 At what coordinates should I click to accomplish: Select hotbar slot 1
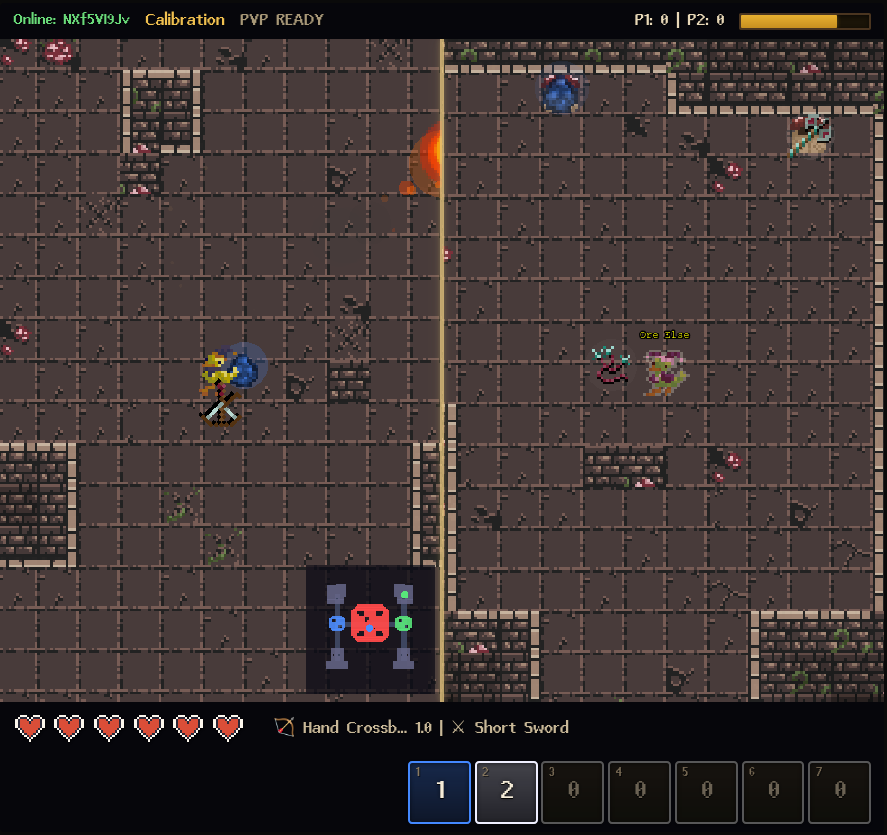tap(439, 792)
